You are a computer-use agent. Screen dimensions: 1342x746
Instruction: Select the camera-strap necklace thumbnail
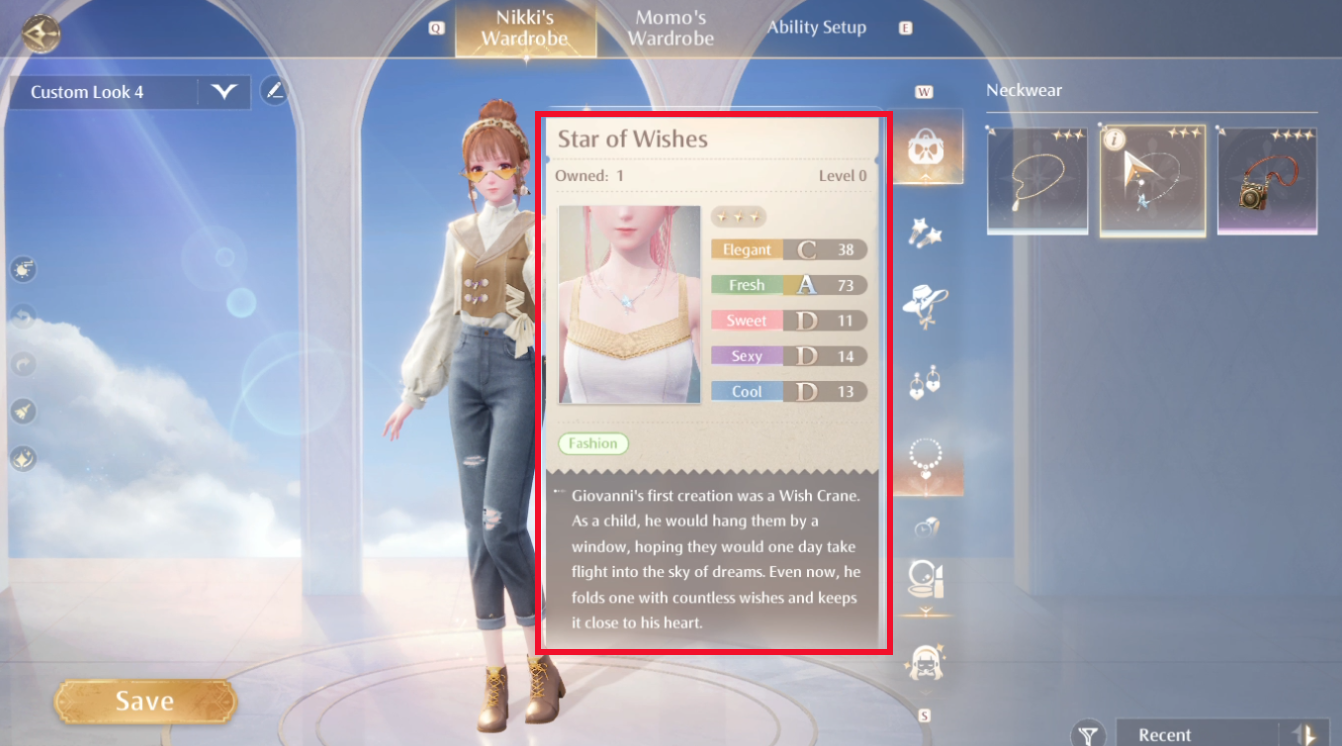coord(1267,180)
